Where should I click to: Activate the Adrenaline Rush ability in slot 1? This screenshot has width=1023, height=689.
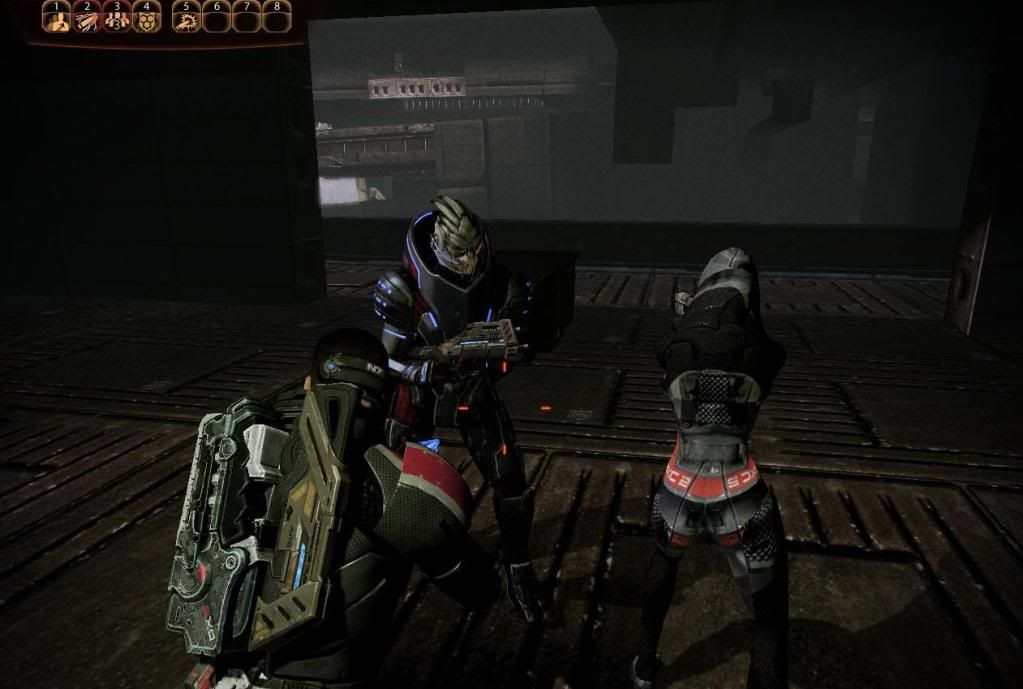57,19
